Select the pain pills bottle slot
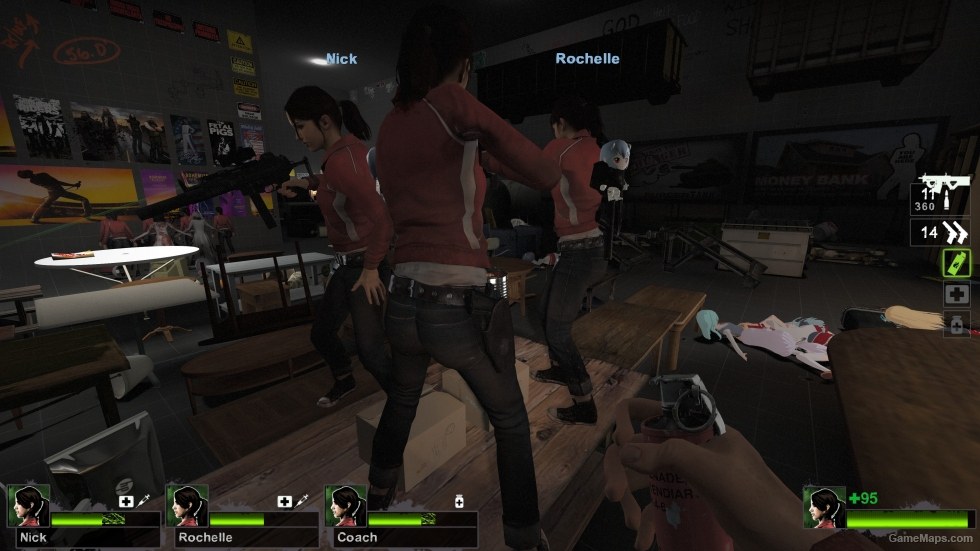Viewport: 980px width, 551px height. (x=956, y=324)
